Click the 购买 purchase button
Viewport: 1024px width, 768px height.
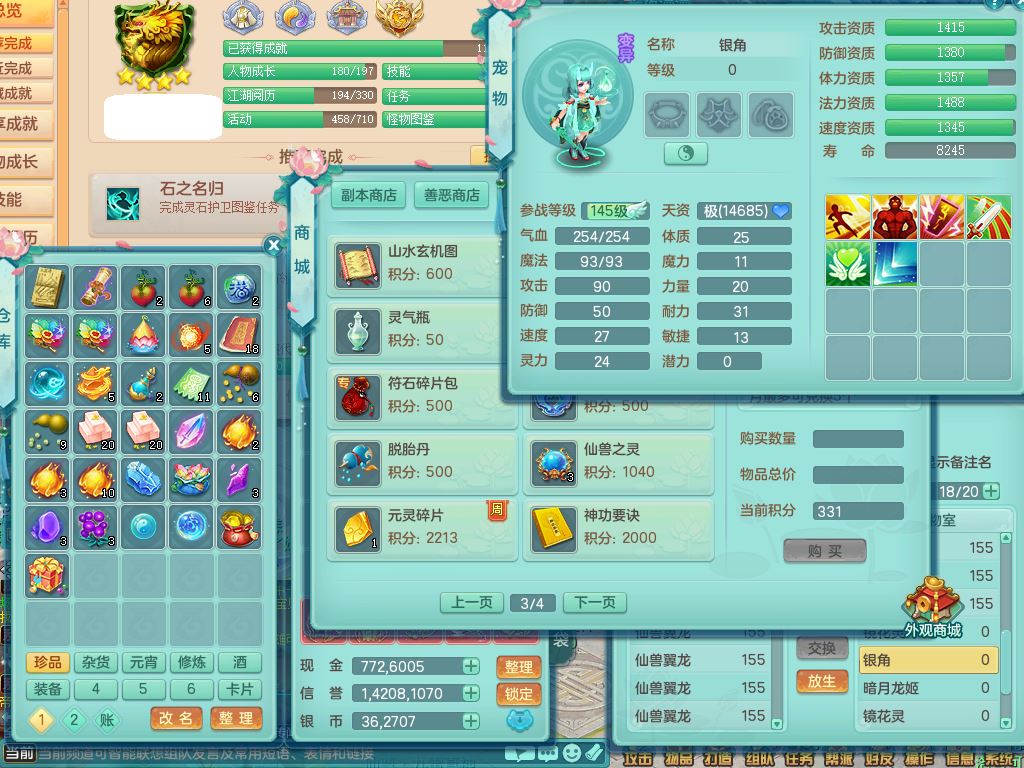point(825,551)
